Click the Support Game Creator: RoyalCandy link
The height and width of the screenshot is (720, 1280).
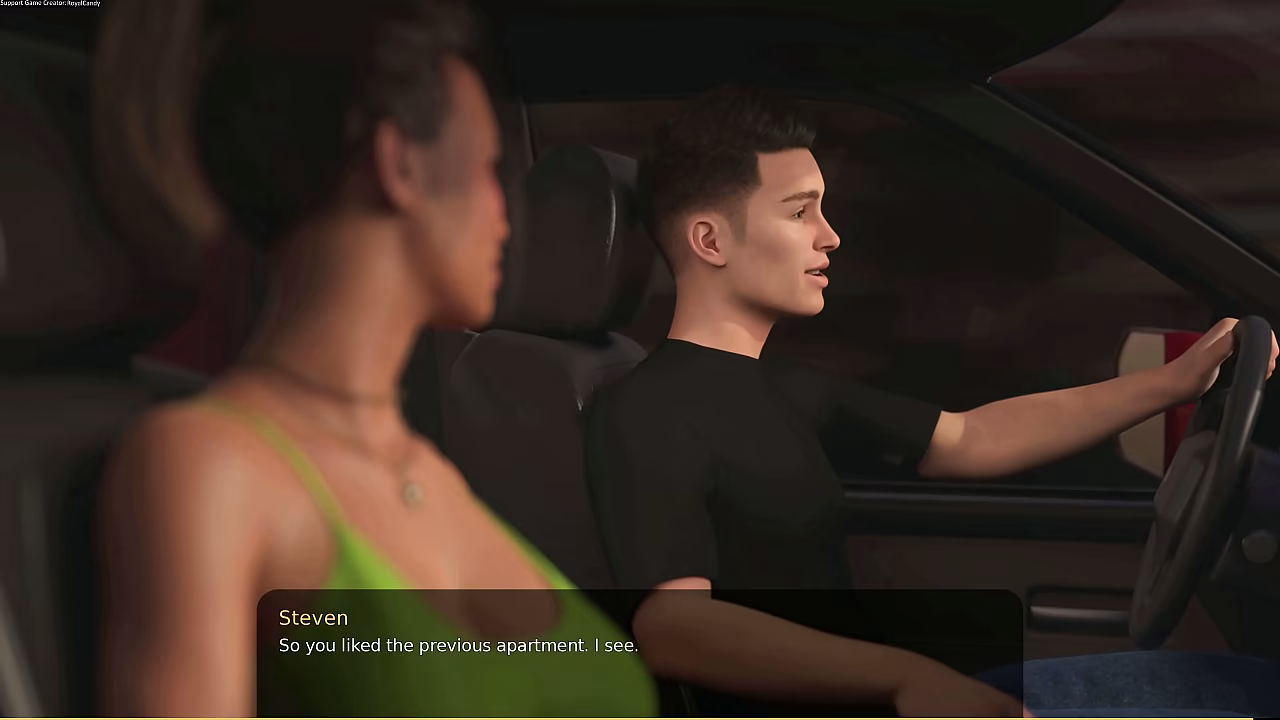coord(50,3)
